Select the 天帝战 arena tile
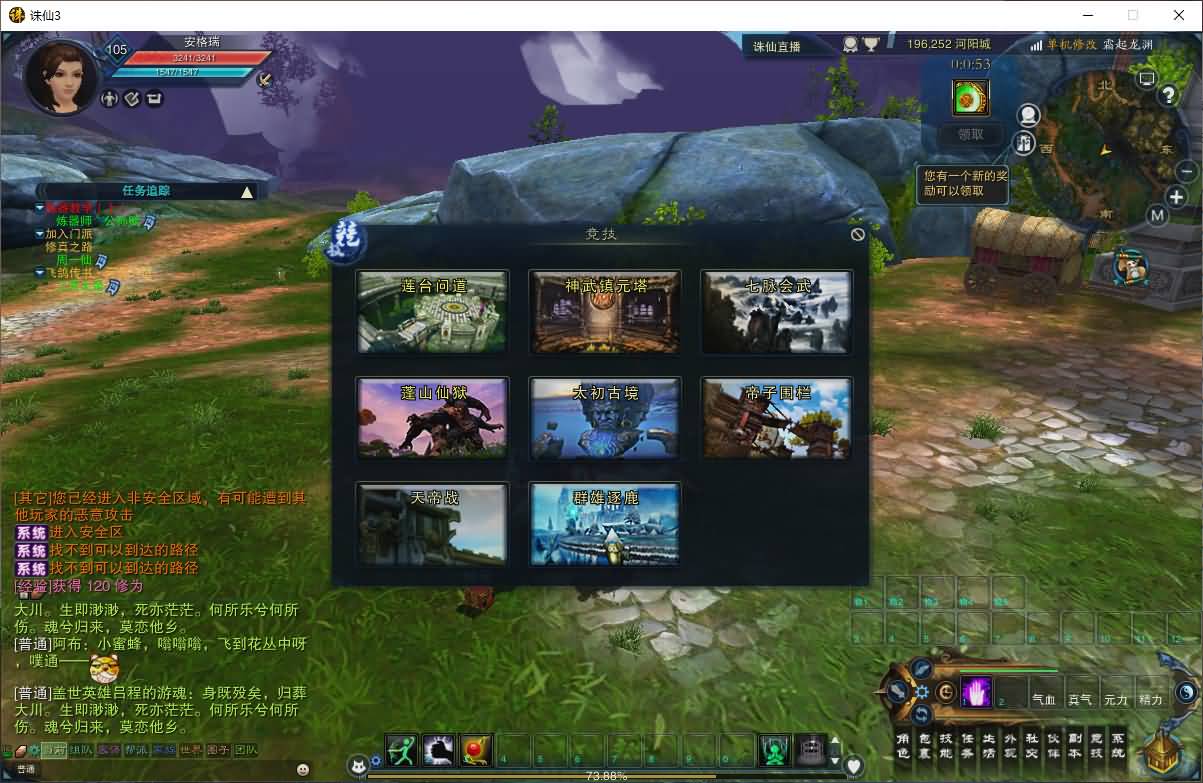The width and height of the screenshot is (1203, 783). [432, 524]
